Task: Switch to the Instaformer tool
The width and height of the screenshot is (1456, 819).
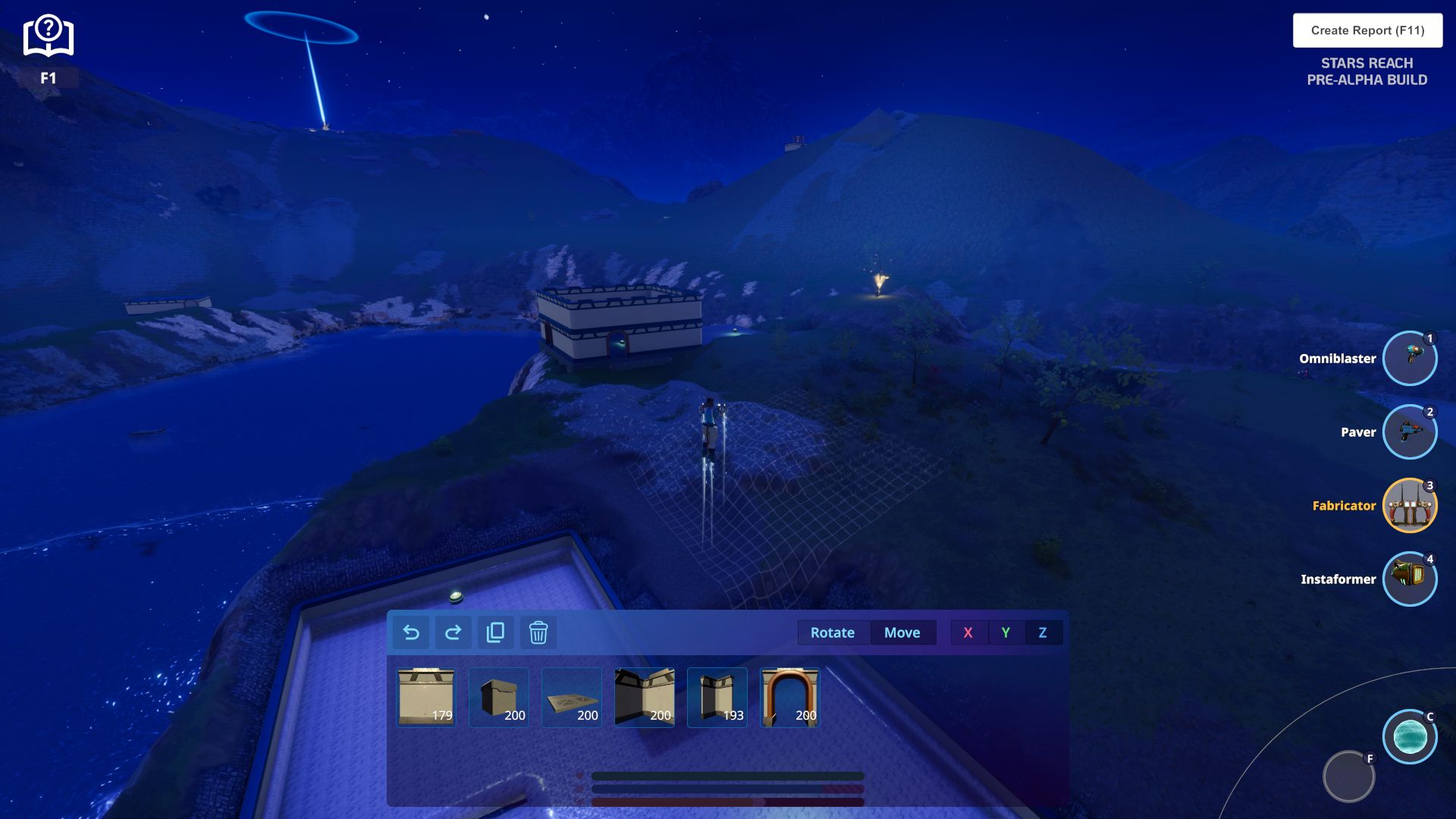Action: tap(1409, 579)
